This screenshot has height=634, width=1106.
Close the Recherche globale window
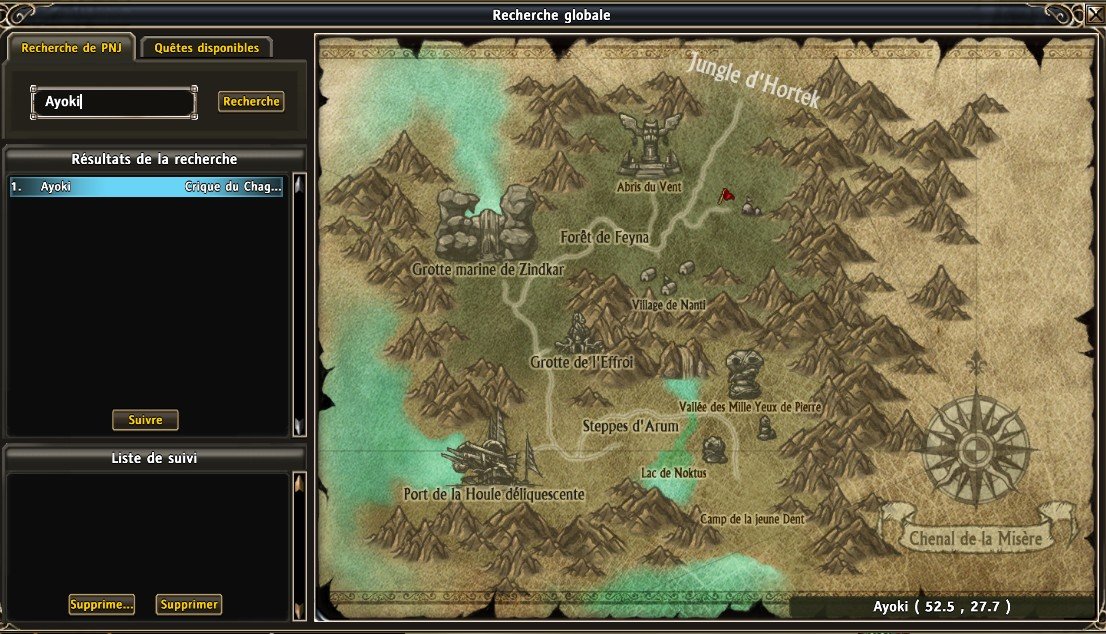click(1092, 16)
